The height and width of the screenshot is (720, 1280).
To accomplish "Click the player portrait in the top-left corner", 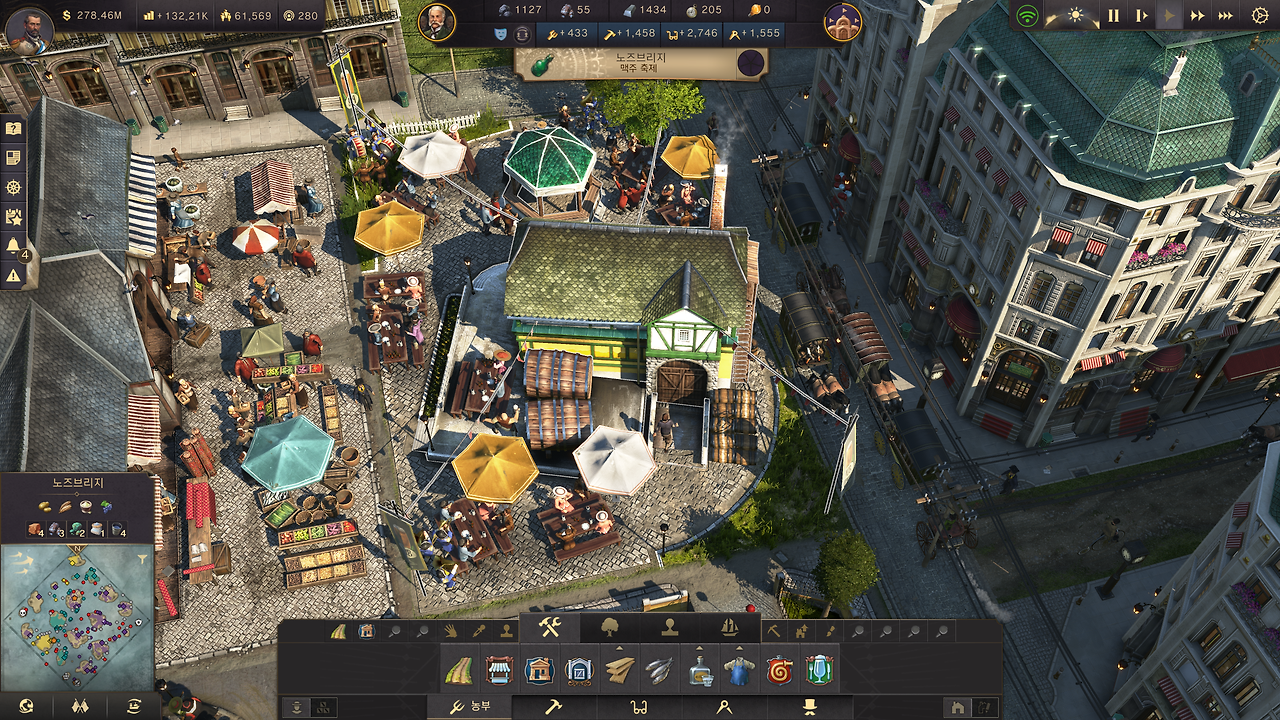I will click(x=29, y=30).
